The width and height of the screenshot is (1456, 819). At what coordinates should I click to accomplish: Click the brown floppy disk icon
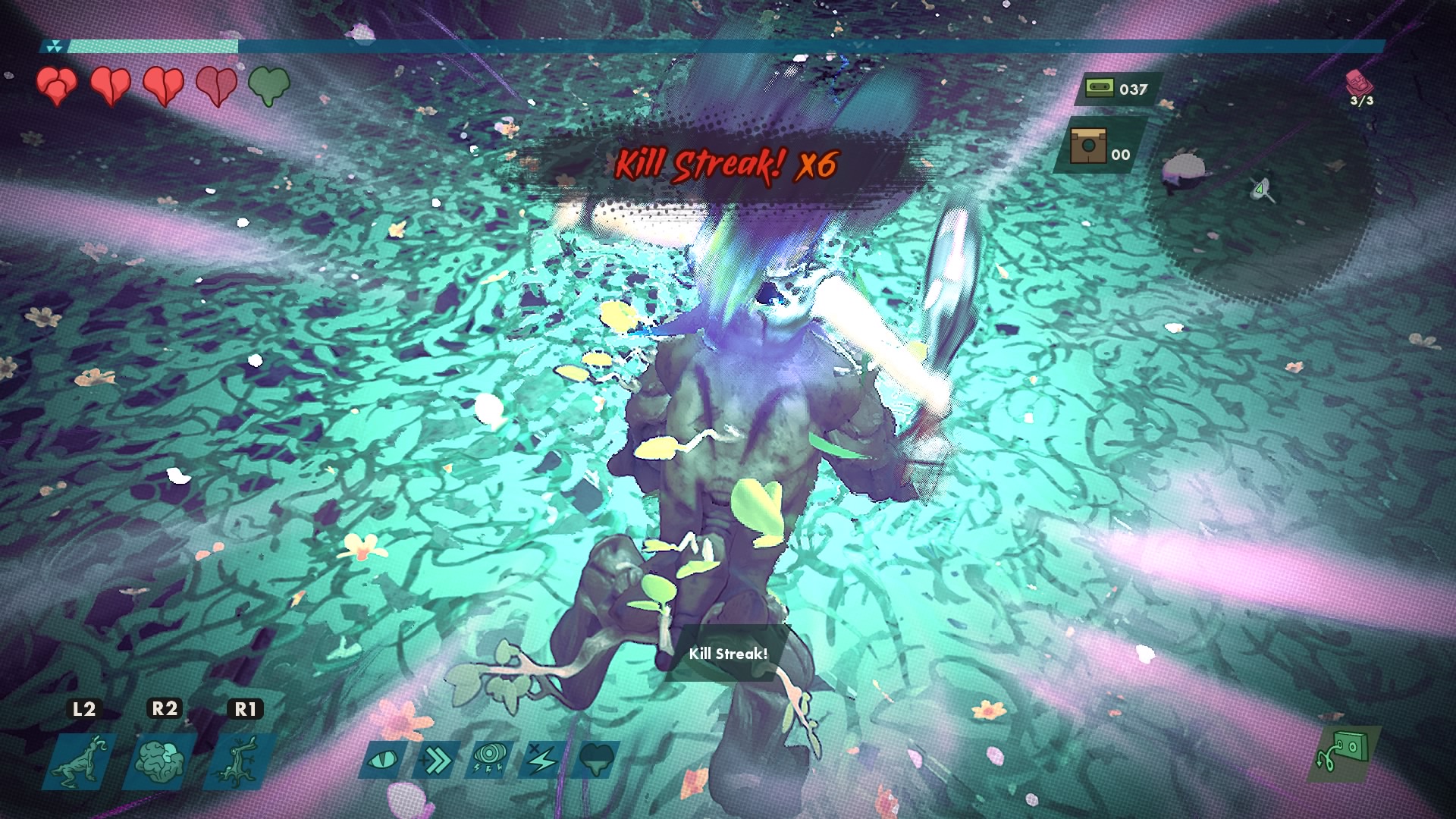click(x=1088, y=145)
